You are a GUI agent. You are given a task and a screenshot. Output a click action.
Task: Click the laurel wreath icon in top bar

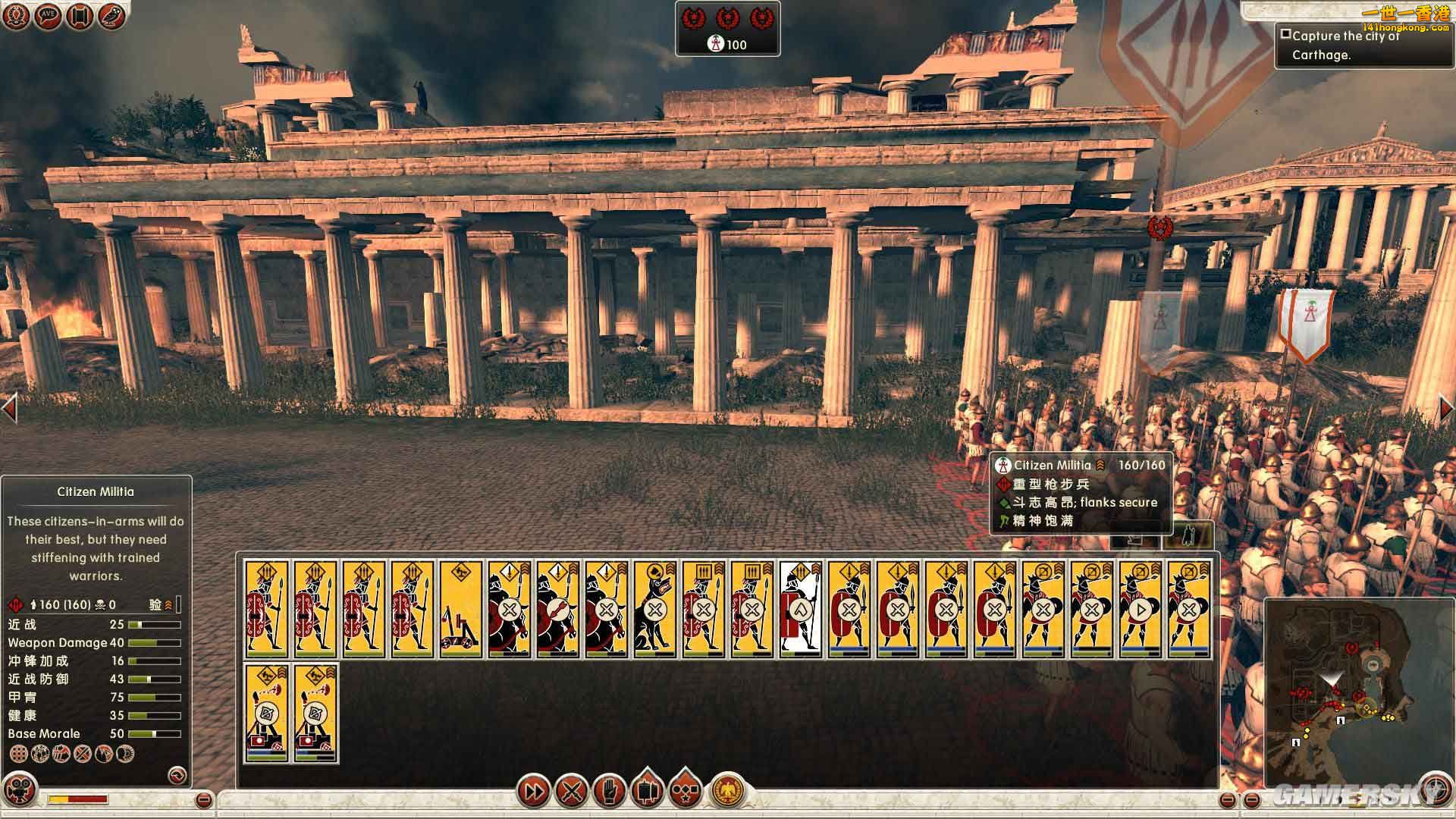click(16, 15)
